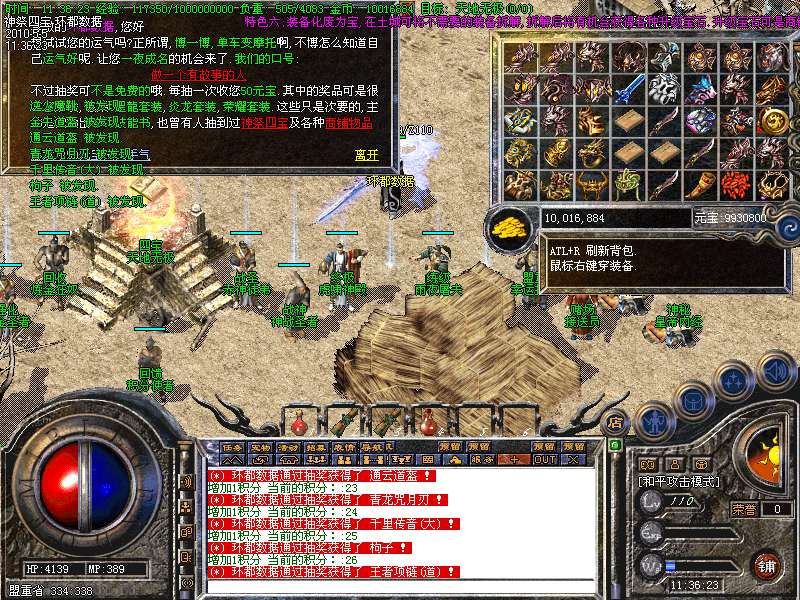Open the 任务 quest tab
The image size is (800, 600).
[x=232, y=447]
